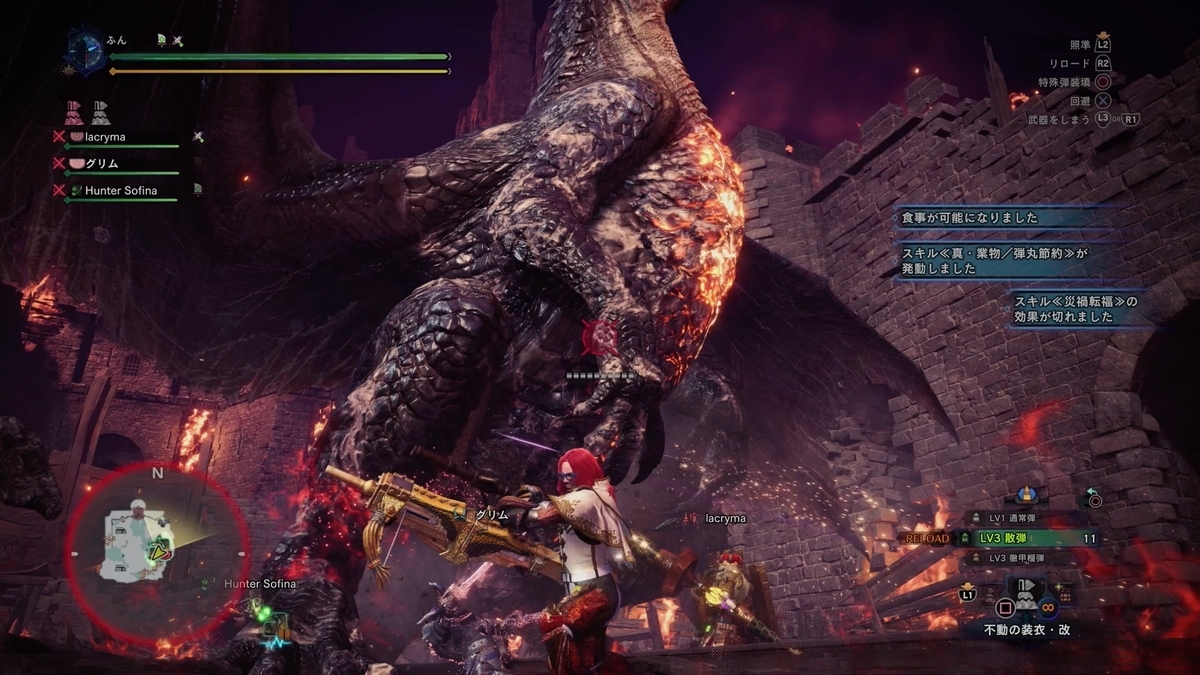
Task: Click the red mantle status icon
Action: pos(74,112)
